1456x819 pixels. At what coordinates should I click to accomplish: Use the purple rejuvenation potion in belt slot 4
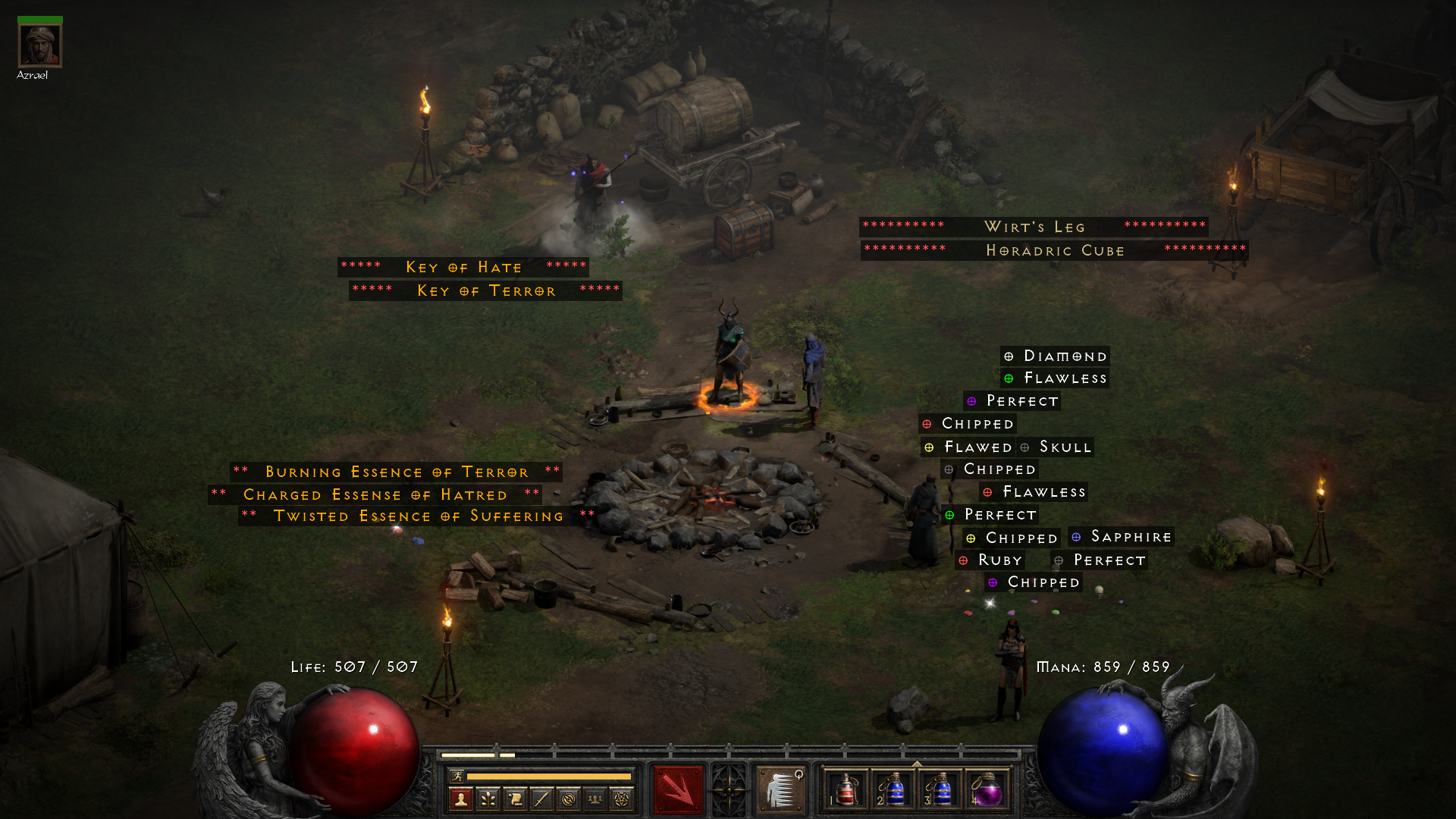(987, 790)
